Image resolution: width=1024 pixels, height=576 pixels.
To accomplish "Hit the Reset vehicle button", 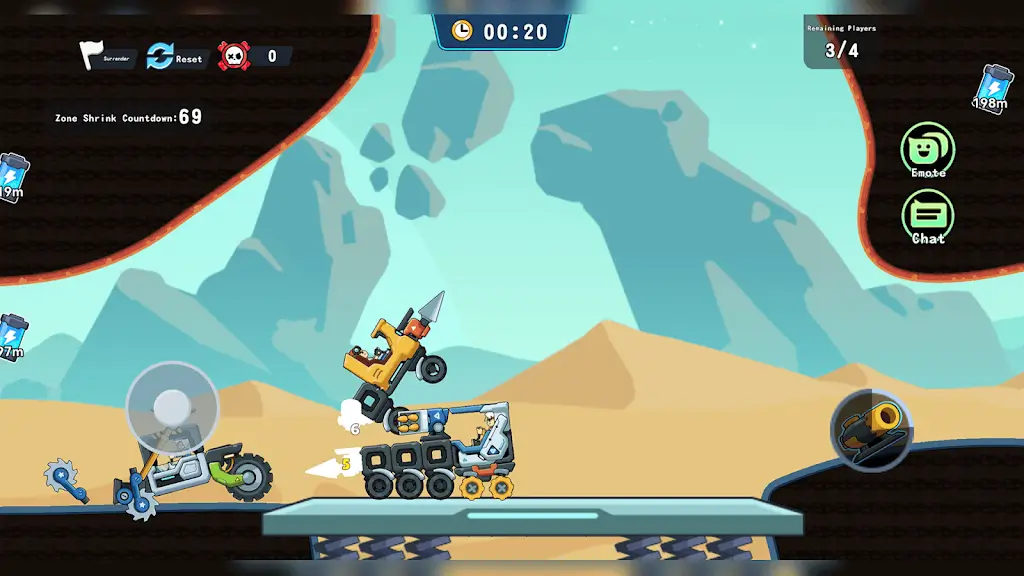I will click(x=162, y=56).
